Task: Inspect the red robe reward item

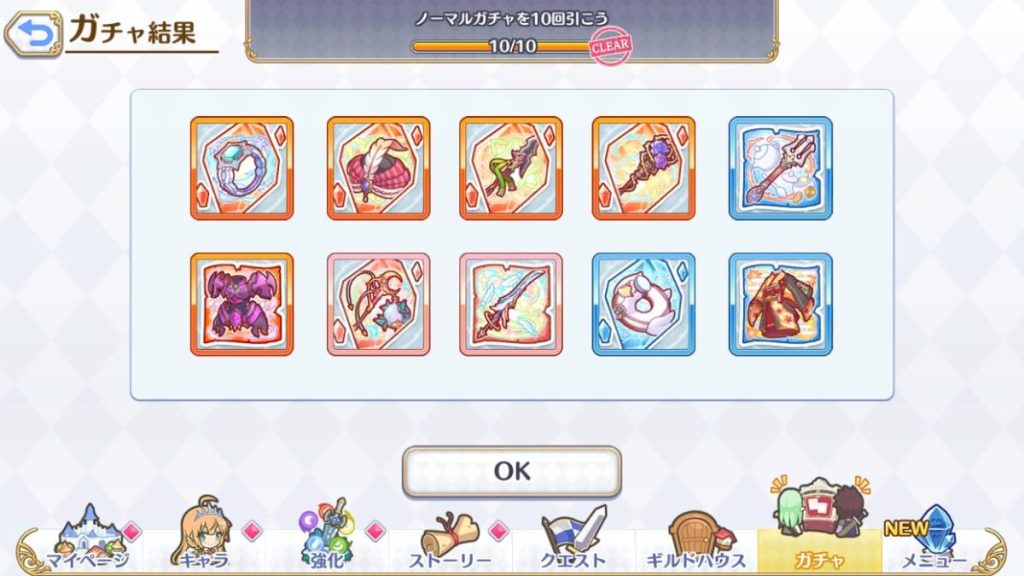Action: (x=780, y=304)
